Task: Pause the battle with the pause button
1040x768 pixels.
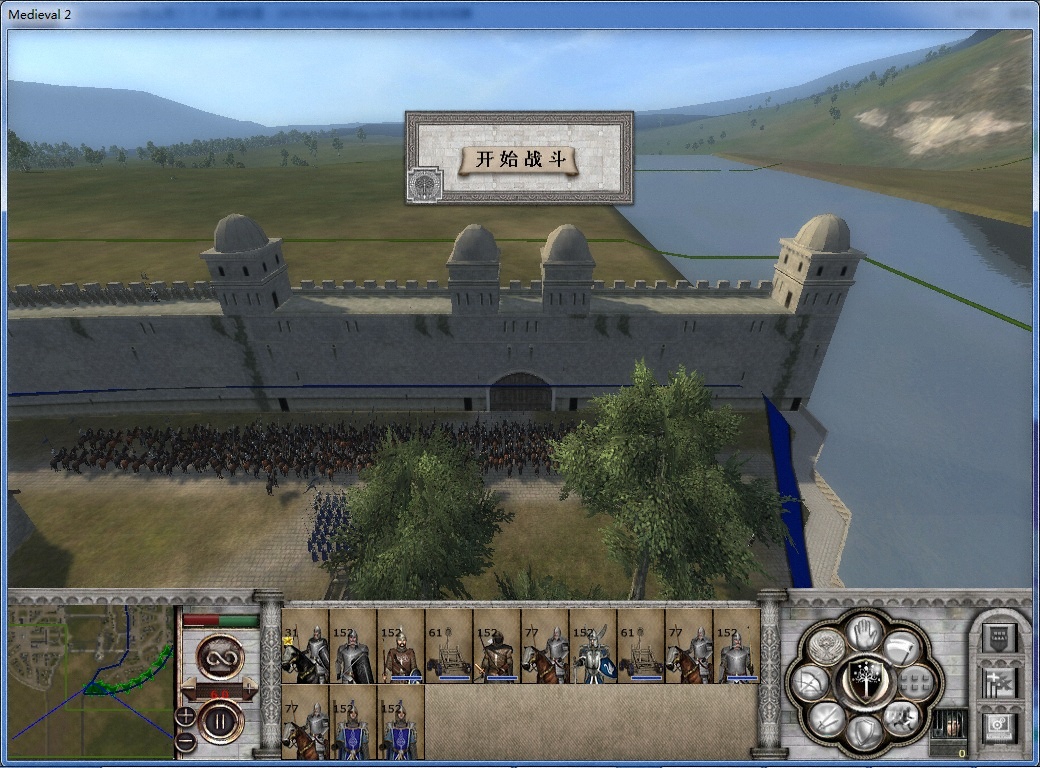Action: coord(220,720)
